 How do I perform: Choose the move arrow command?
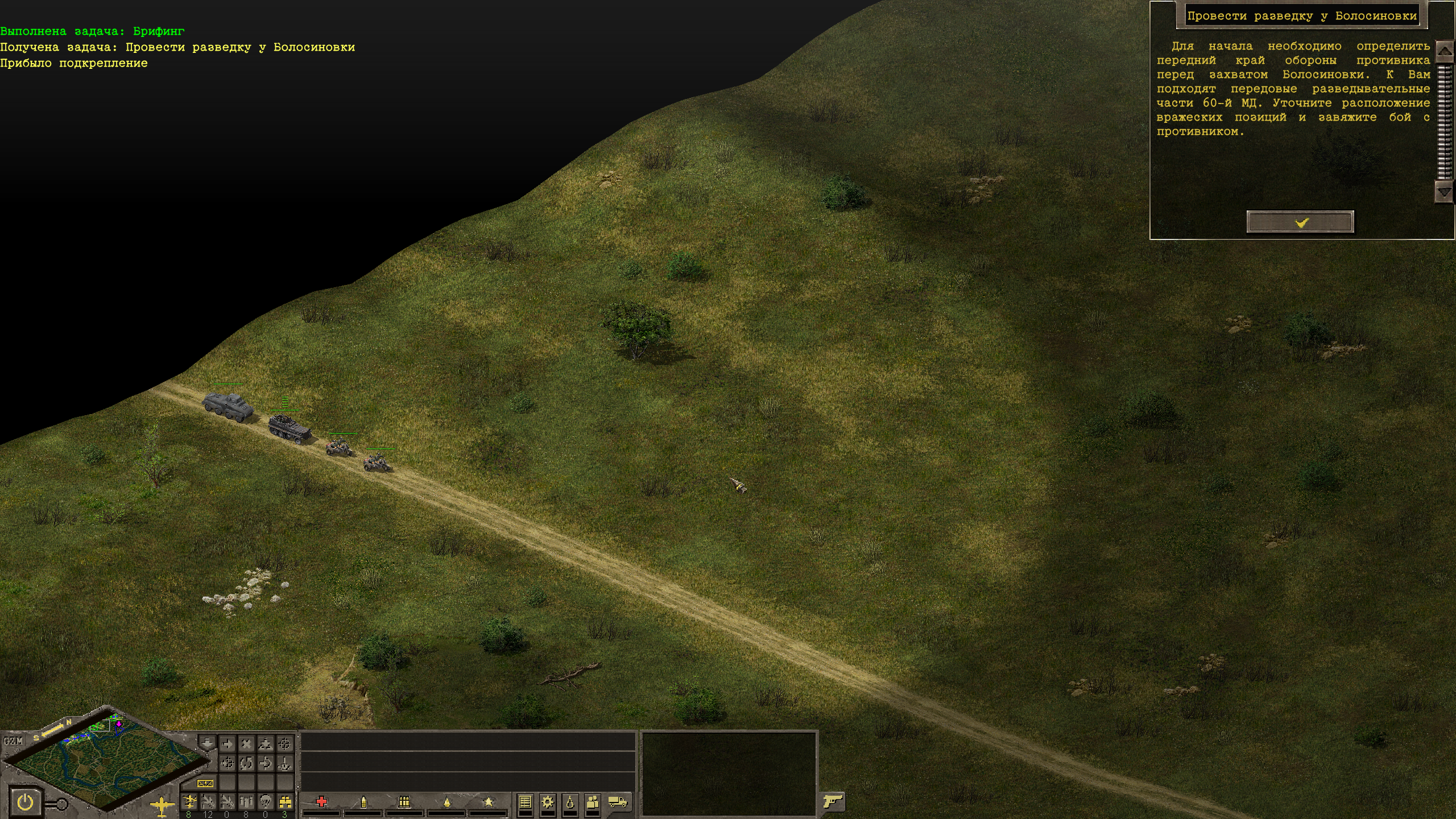[227, 743]
